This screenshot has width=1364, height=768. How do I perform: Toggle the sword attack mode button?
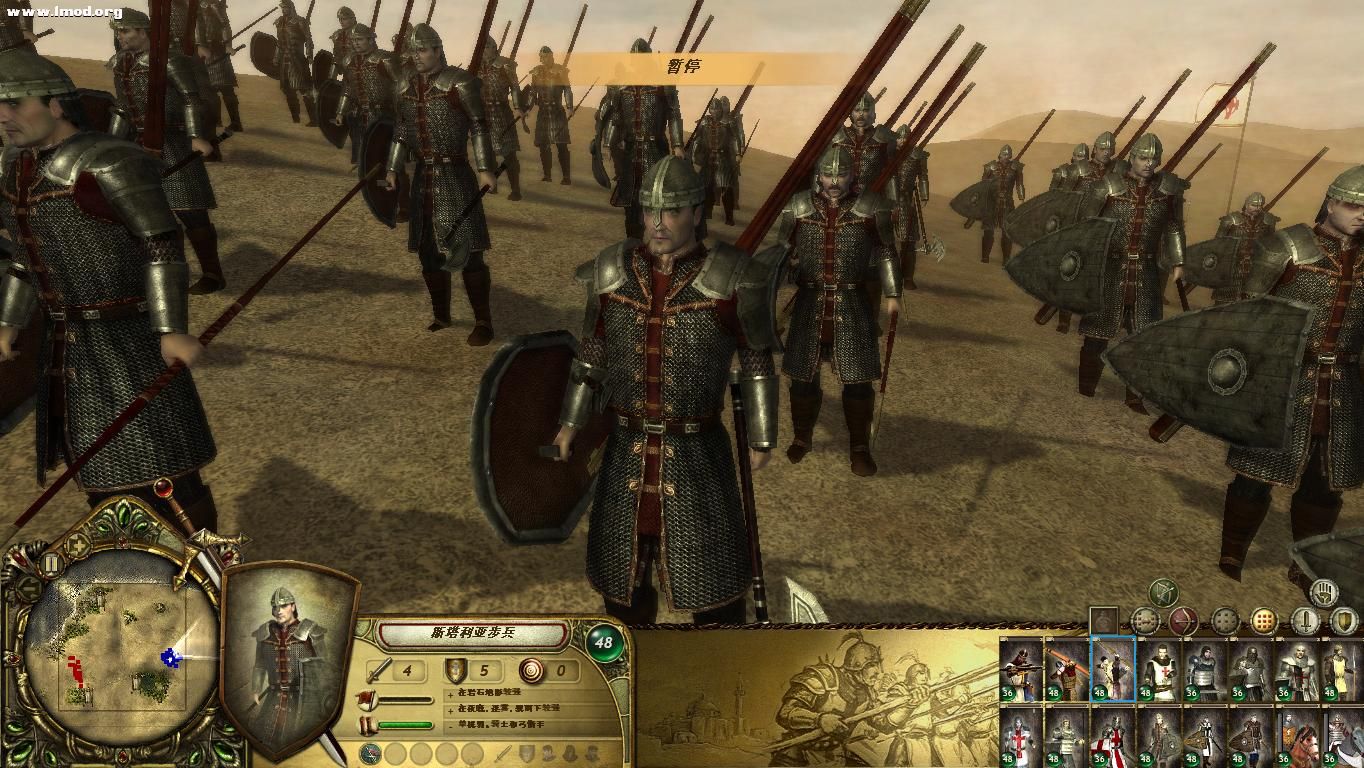1304,621
